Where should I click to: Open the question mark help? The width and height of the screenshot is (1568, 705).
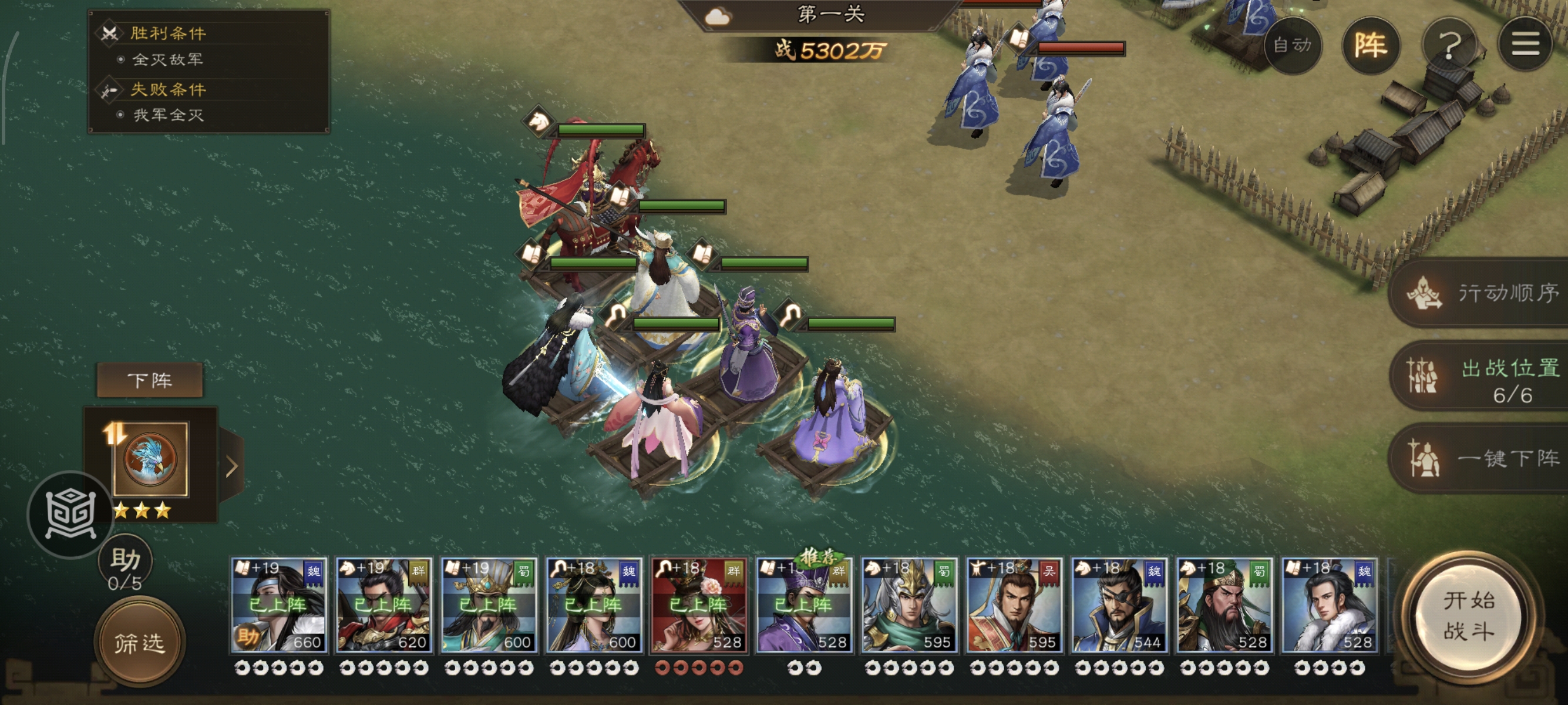(x=1449, y=45)
